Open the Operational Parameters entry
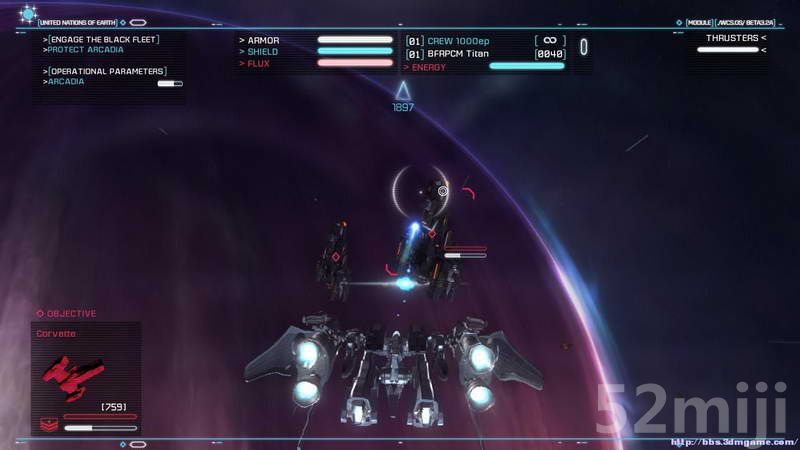This screenshot has width=800, height=450. coord(107,71)
